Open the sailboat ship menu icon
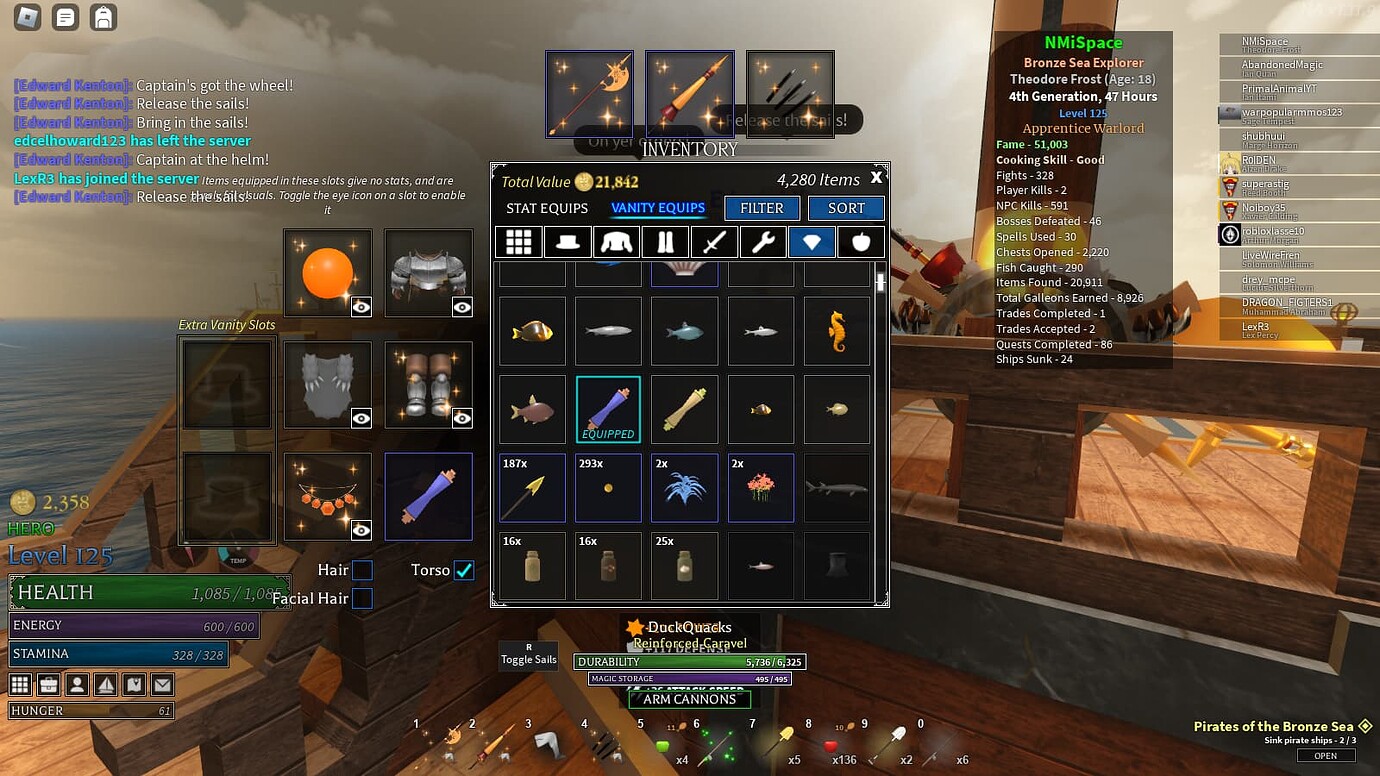 pyautogui.click(x=104, y=684)
